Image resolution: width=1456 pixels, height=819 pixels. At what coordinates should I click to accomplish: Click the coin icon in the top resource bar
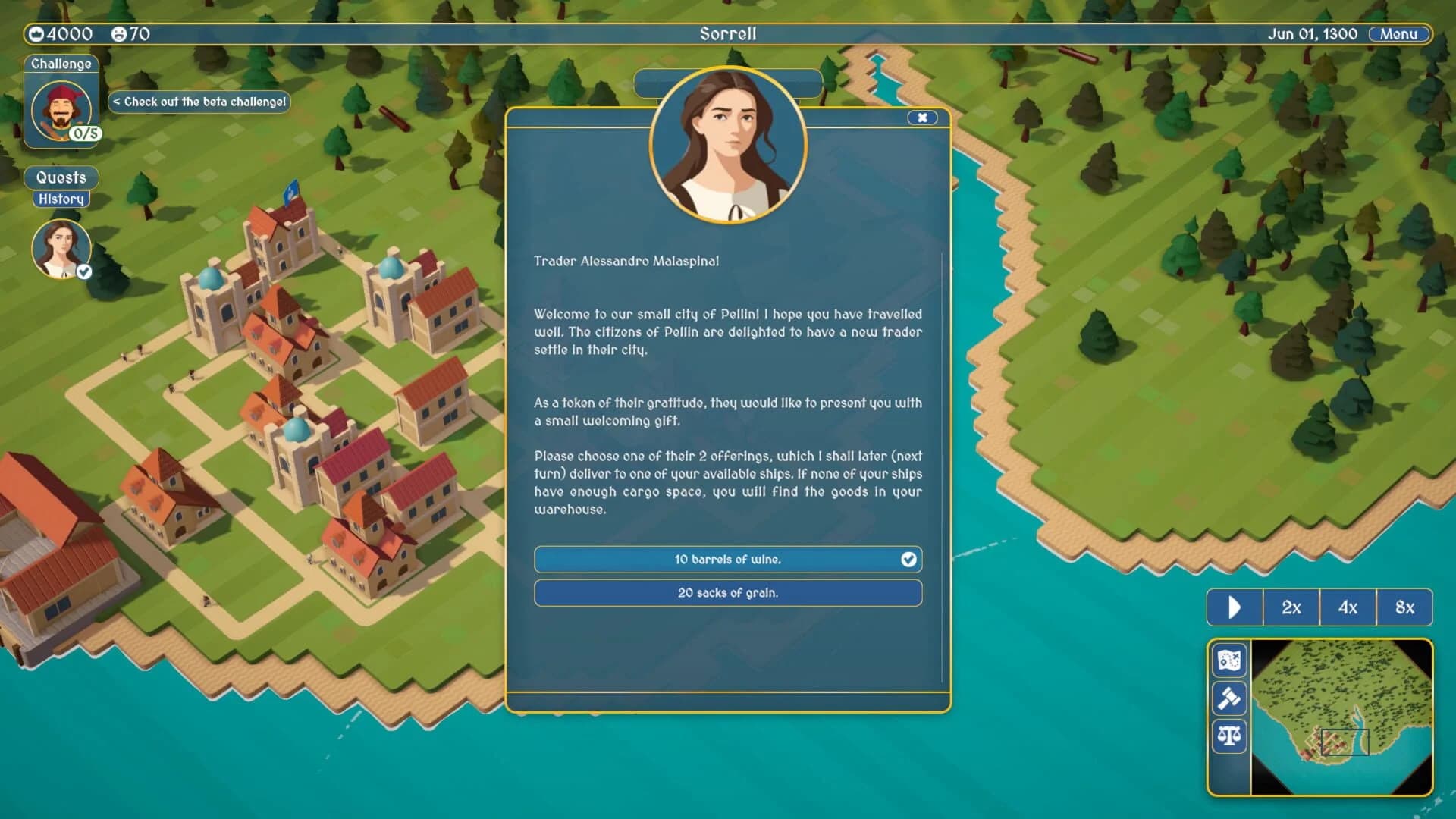[x=36, y=33]
